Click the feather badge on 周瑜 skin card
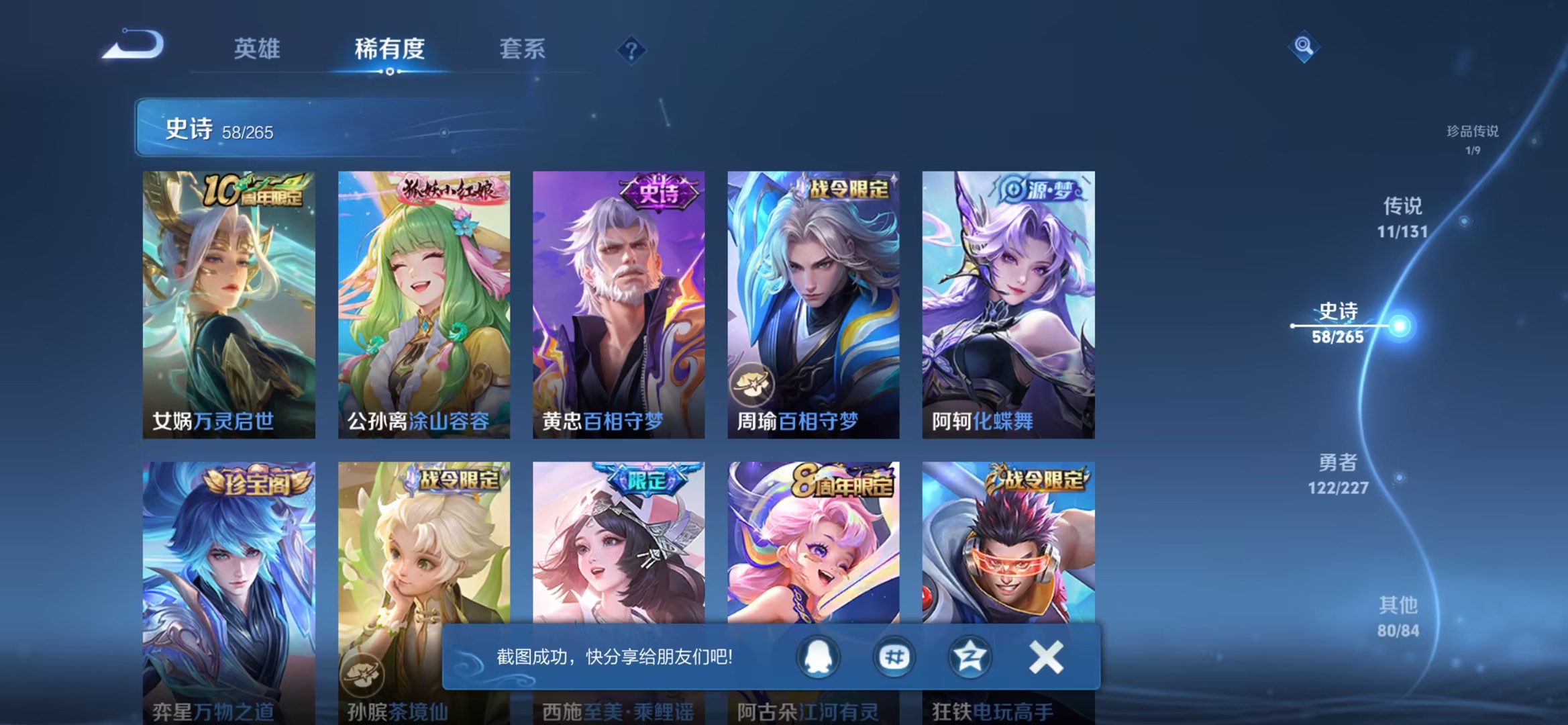1568x725 pixels. 754,382
